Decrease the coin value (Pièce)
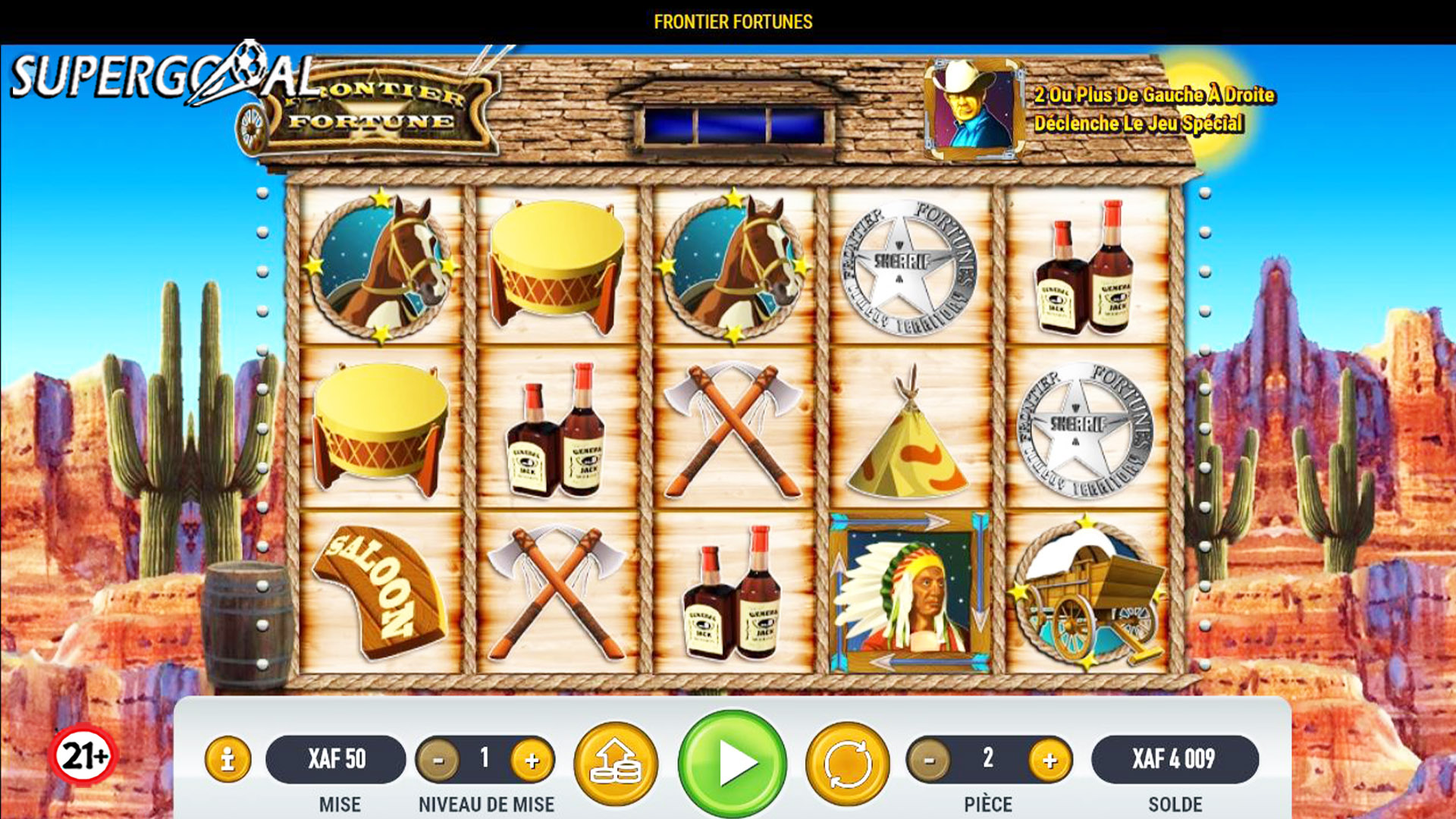 tap(929, 760)
